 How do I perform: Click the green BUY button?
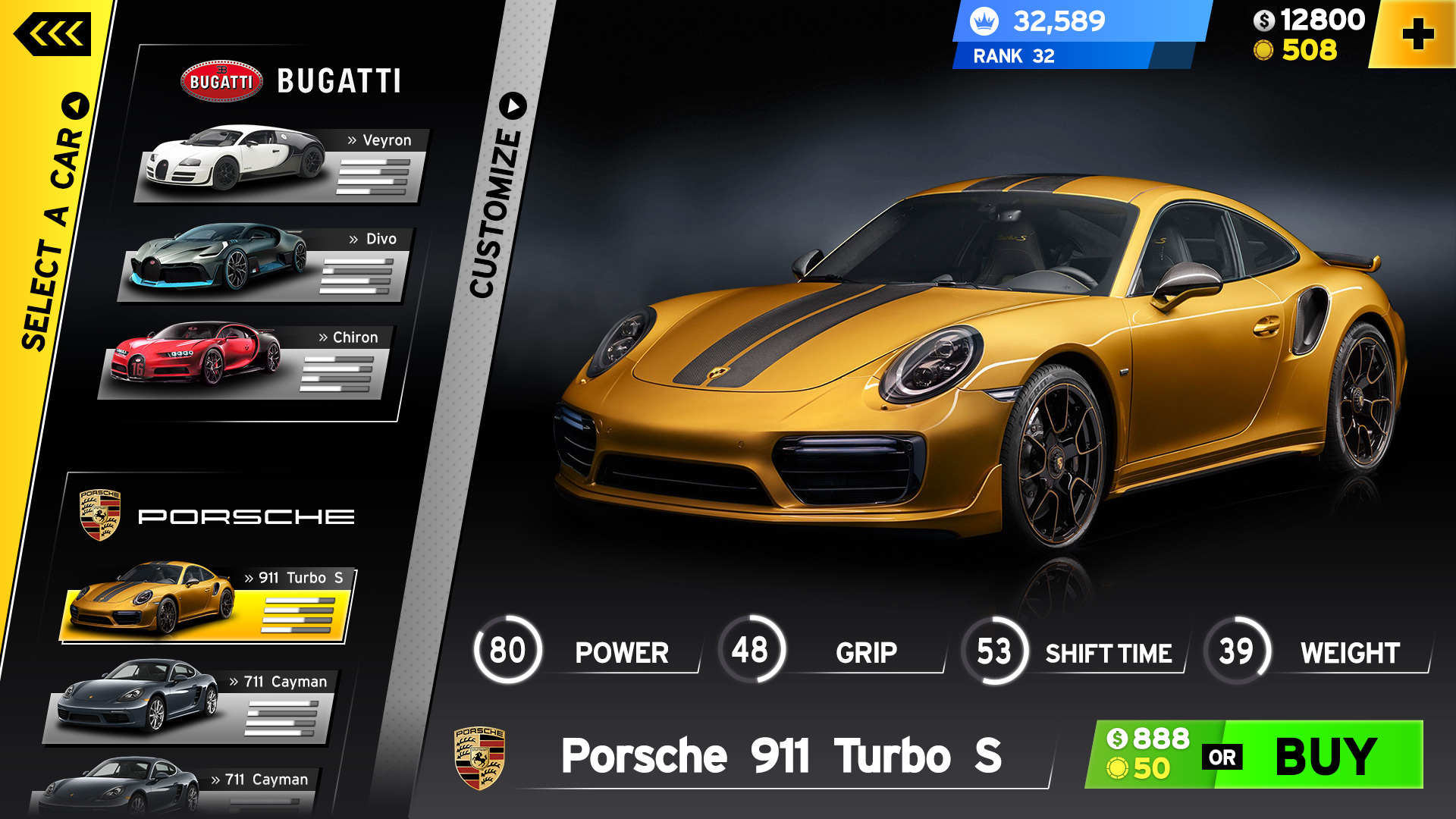[1324, 755]
